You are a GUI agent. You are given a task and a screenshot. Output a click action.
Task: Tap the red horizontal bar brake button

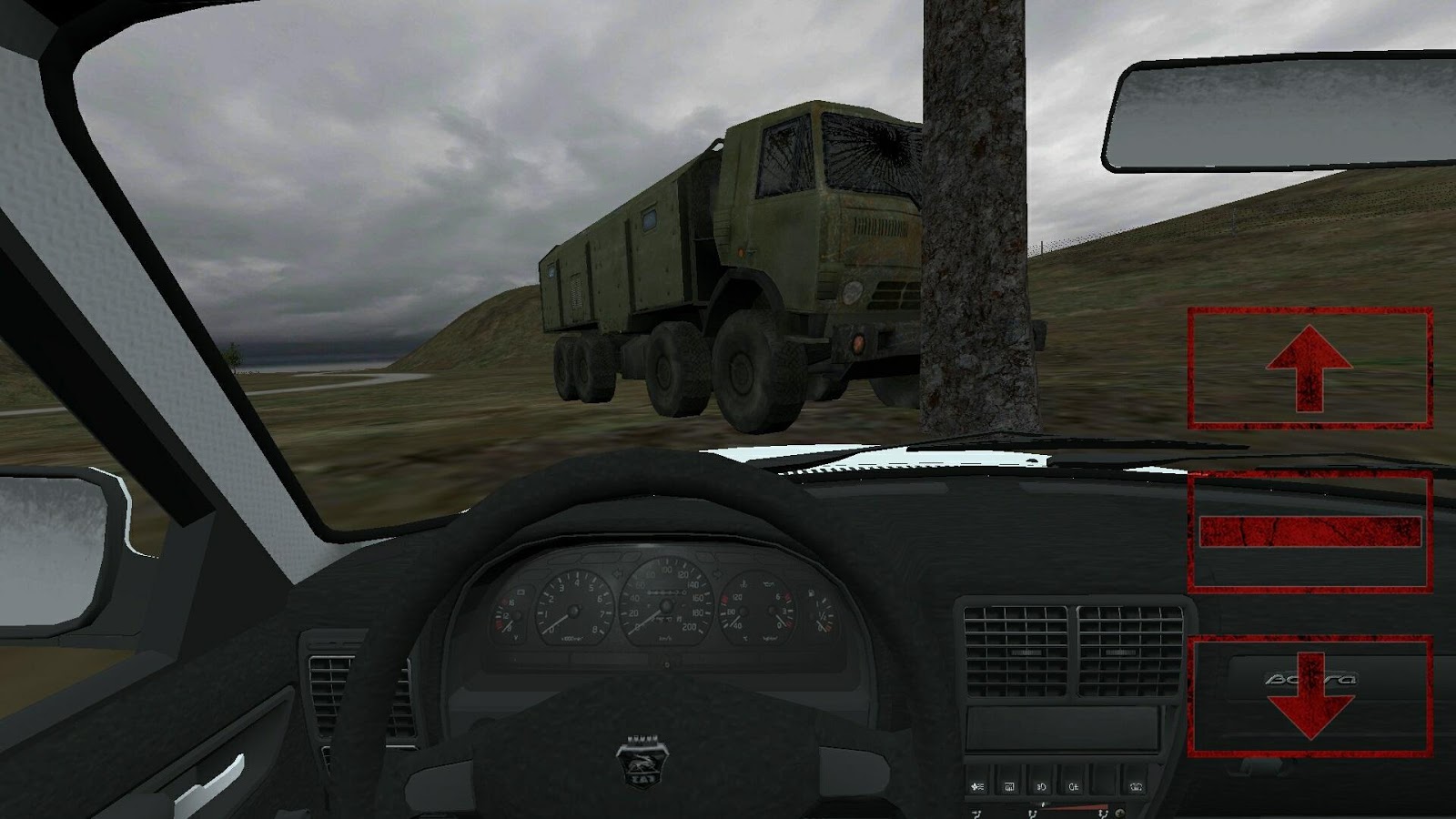[x=1309, y=531]
